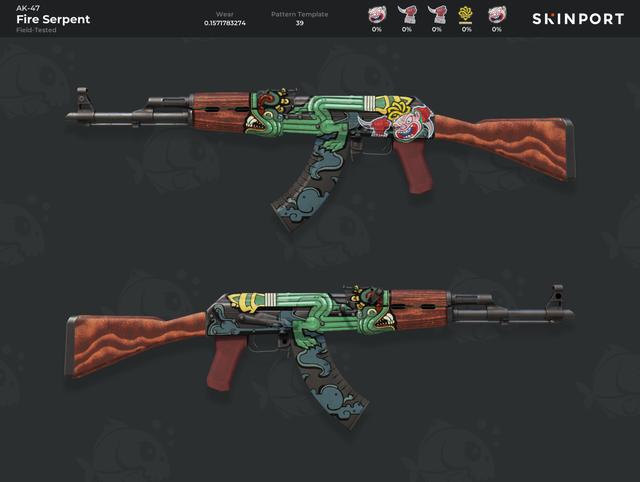The height and width of the screenshot is (482, 640).
Task: Click the Skinport logo
Action: click(577, 19)
